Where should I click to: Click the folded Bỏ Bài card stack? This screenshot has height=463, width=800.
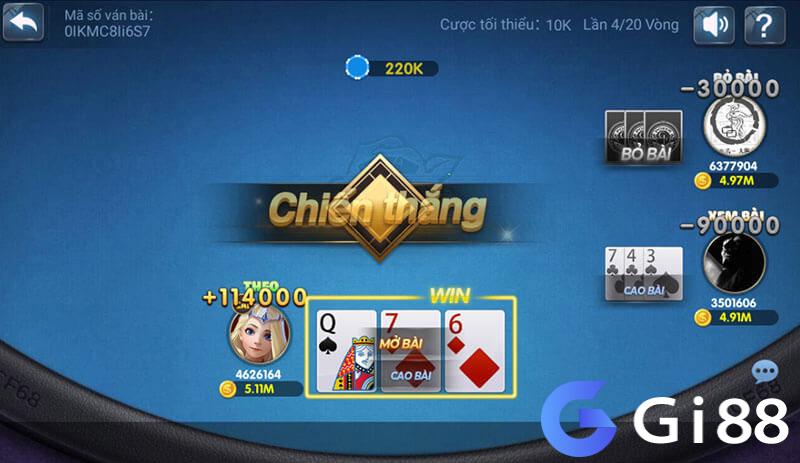pyautogui.click(x=644, y=135)
